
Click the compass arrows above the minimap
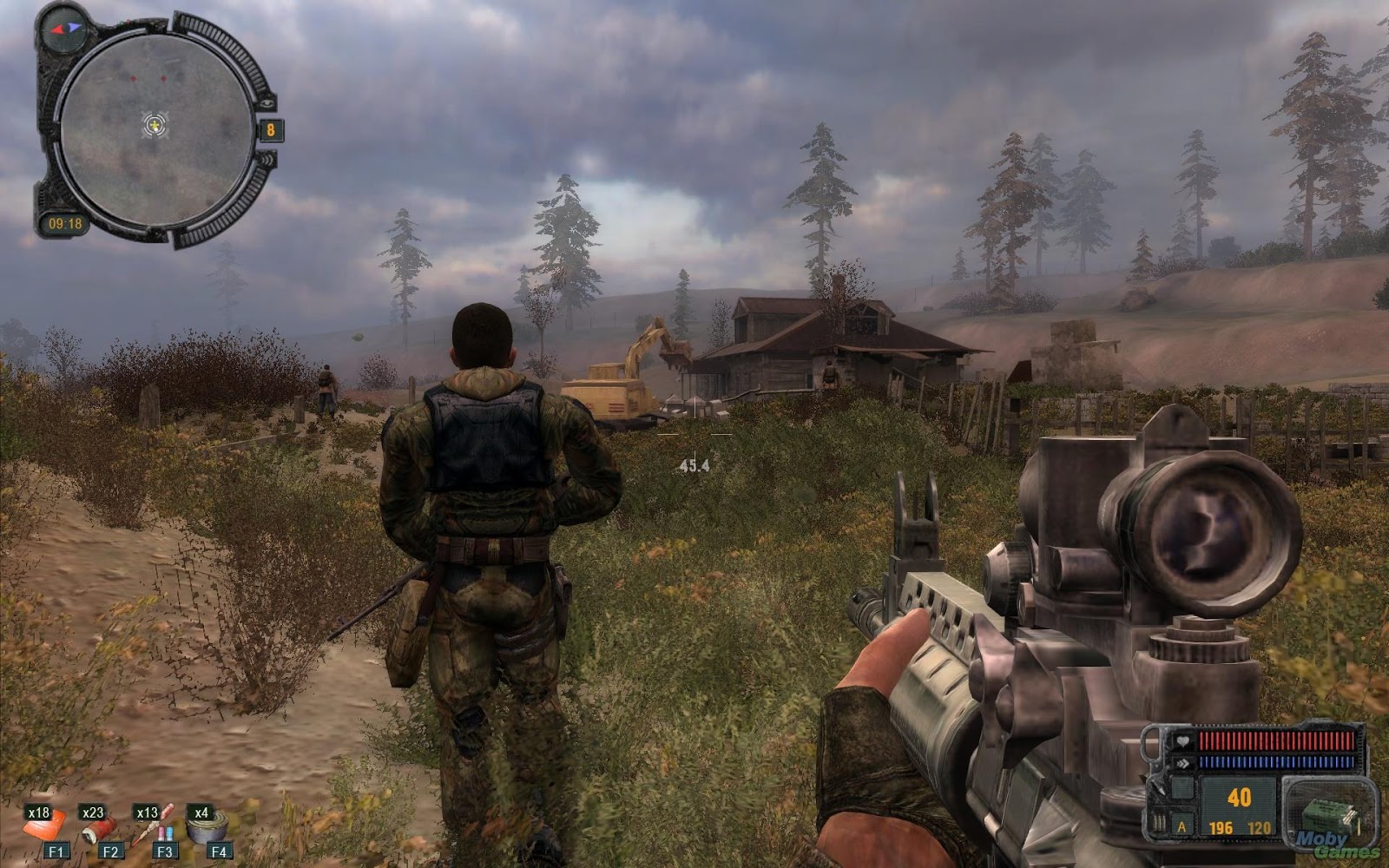(65, 30)
